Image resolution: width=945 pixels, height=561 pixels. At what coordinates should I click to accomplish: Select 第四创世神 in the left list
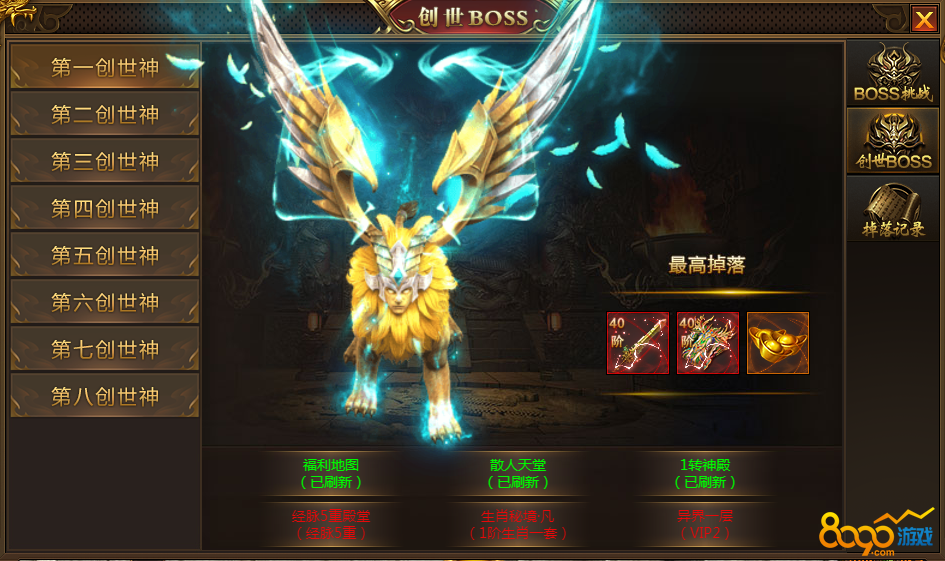pos(105,209)
